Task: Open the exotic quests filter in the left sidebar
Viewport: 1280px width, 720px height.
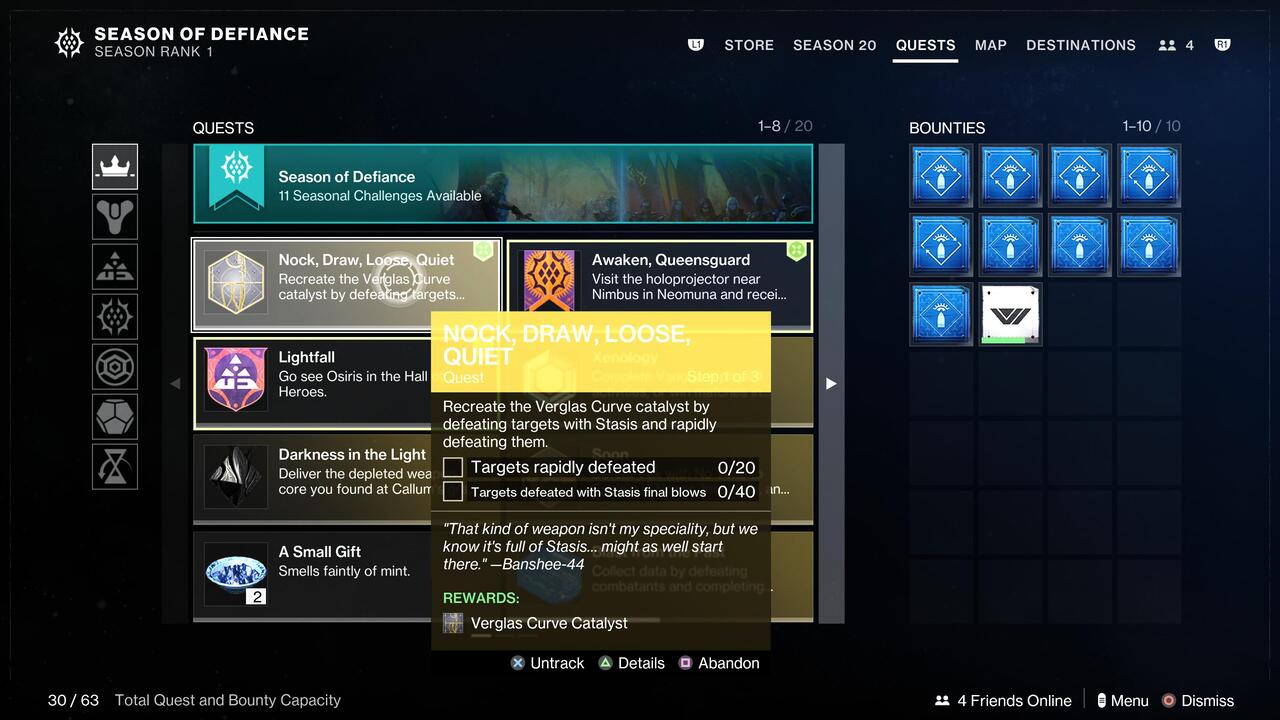Action: coord(114,216)
